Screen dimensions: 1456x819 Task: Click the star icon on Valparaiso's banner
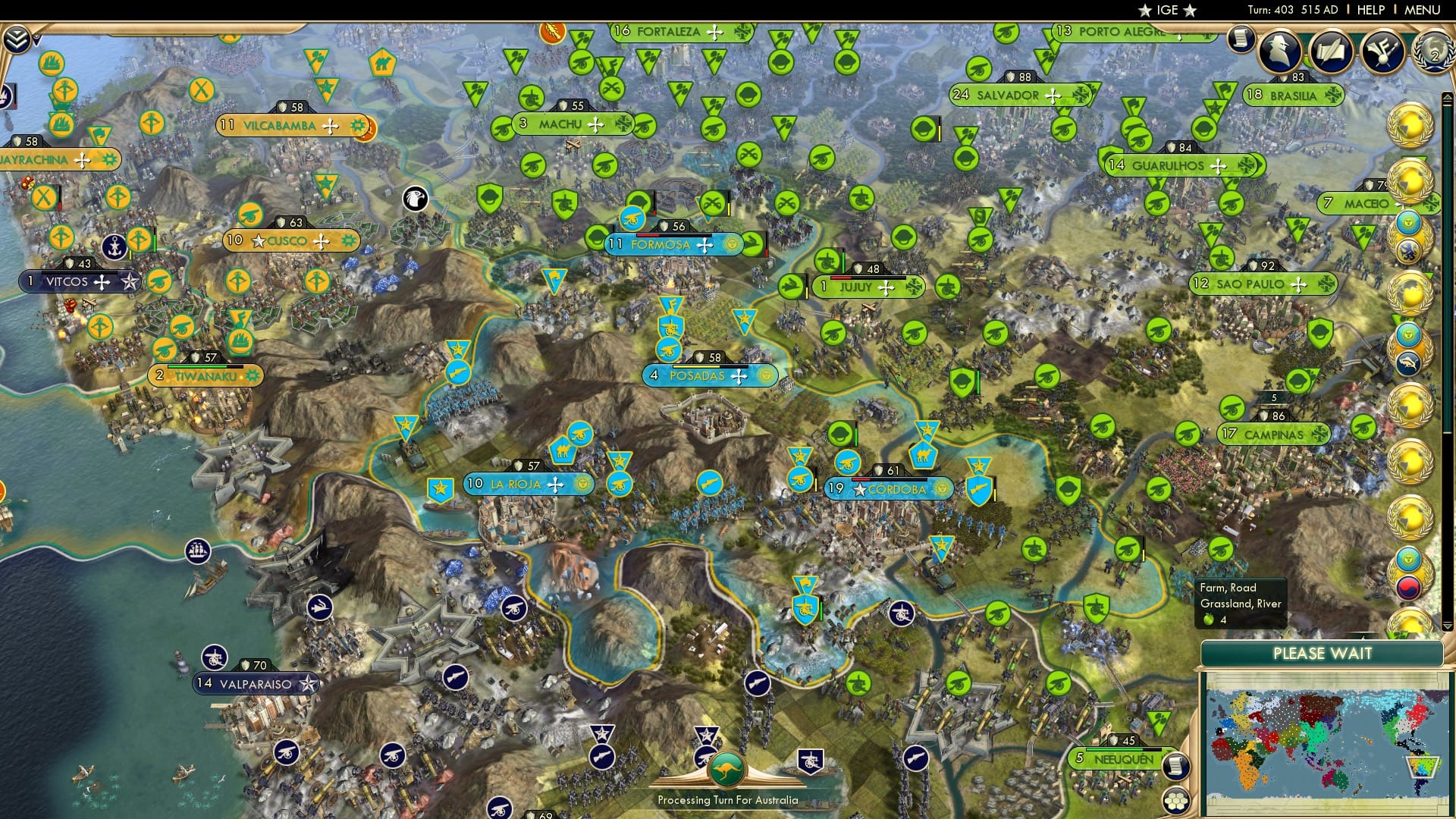point(308,682)
